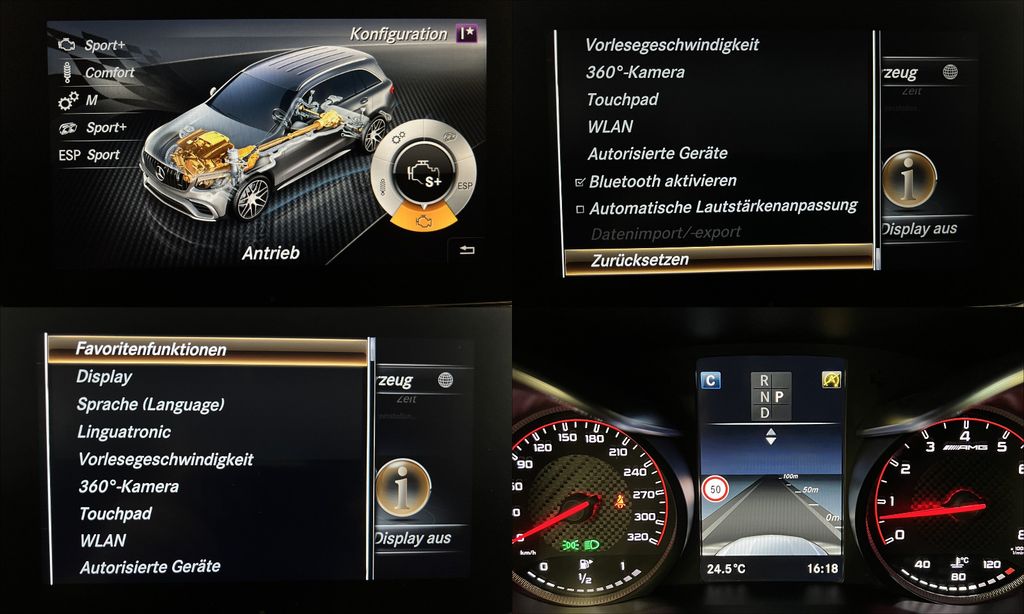This screenshot has width=1024, height=614.
Task: Select the Linguatronic menu entry
Action: point(124,432)
